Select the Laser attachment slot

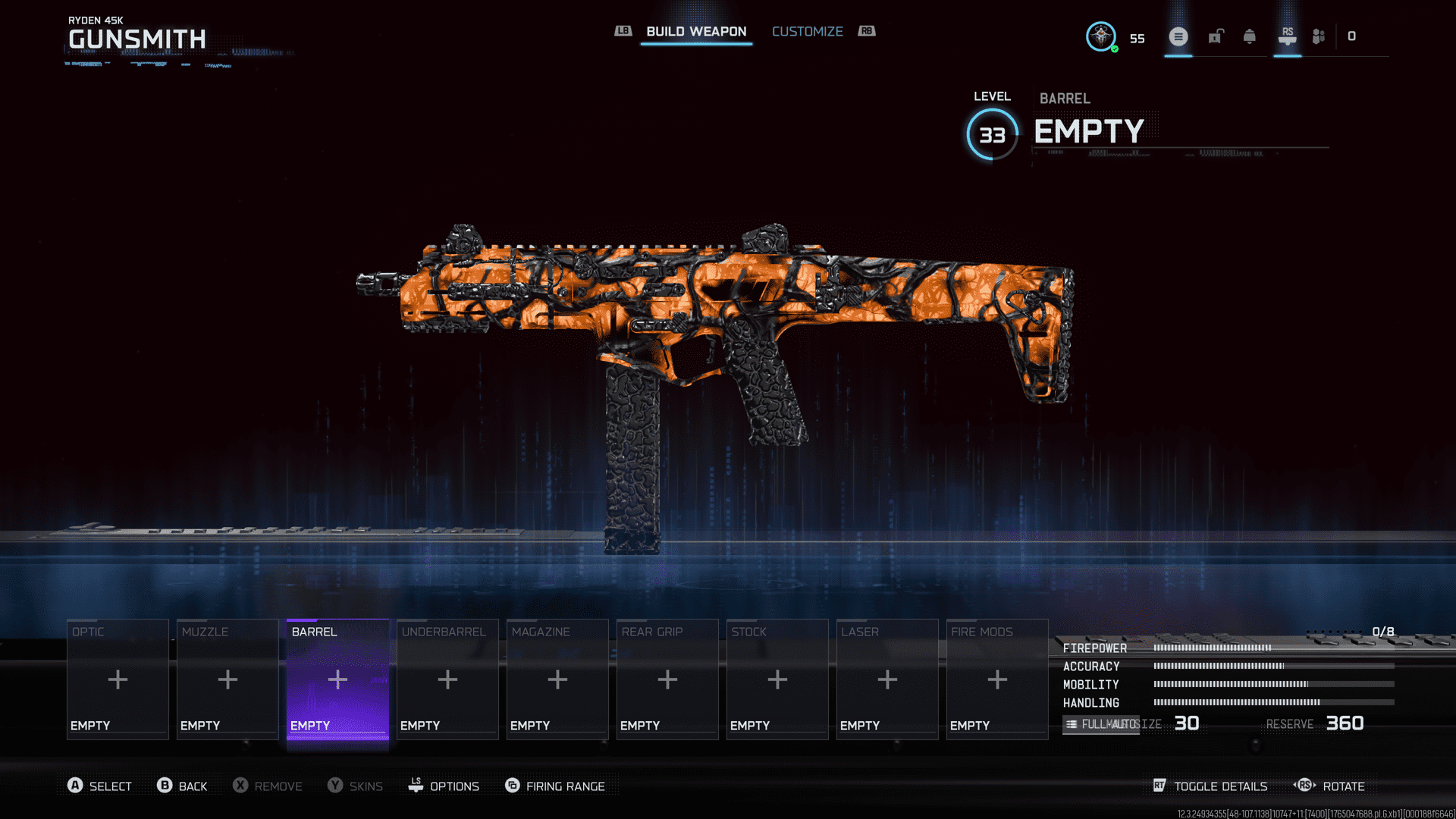coord(887,679)
